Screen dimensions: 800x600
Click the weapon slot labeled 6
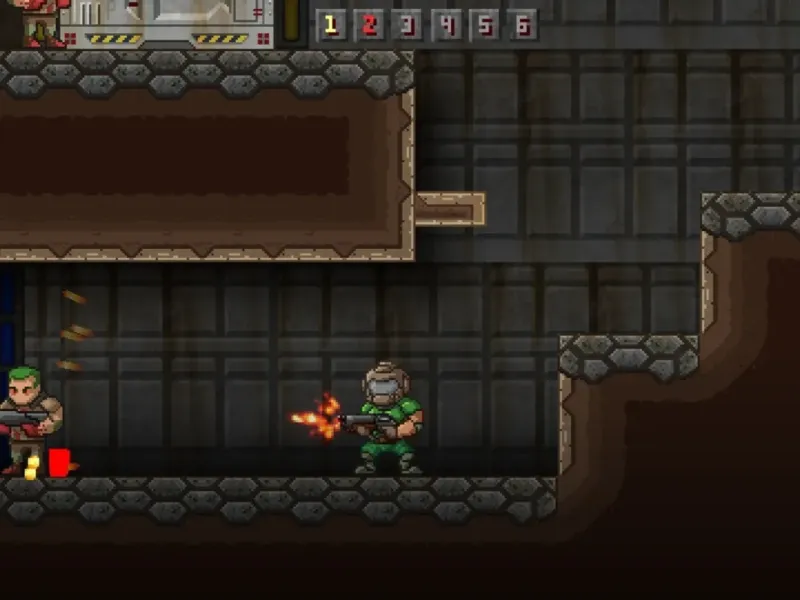pyautogui.click(x=522, y=25)
